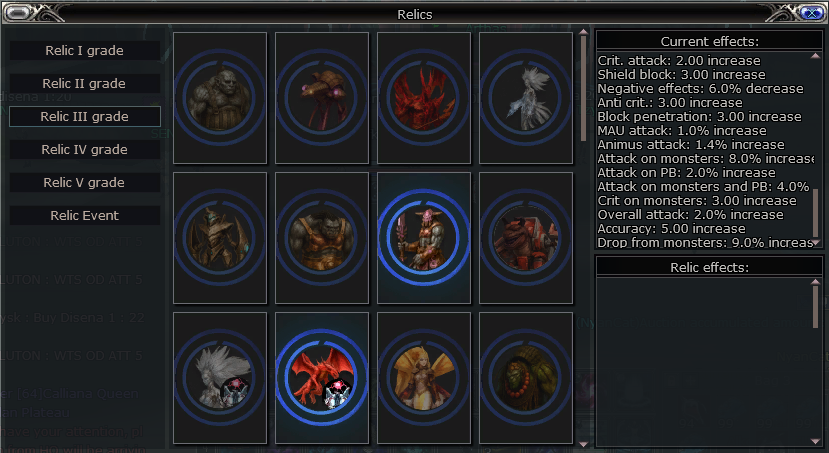Pick the red crystal creature relic
Screen dimensions: 829x453
click(x=424, y=98)
